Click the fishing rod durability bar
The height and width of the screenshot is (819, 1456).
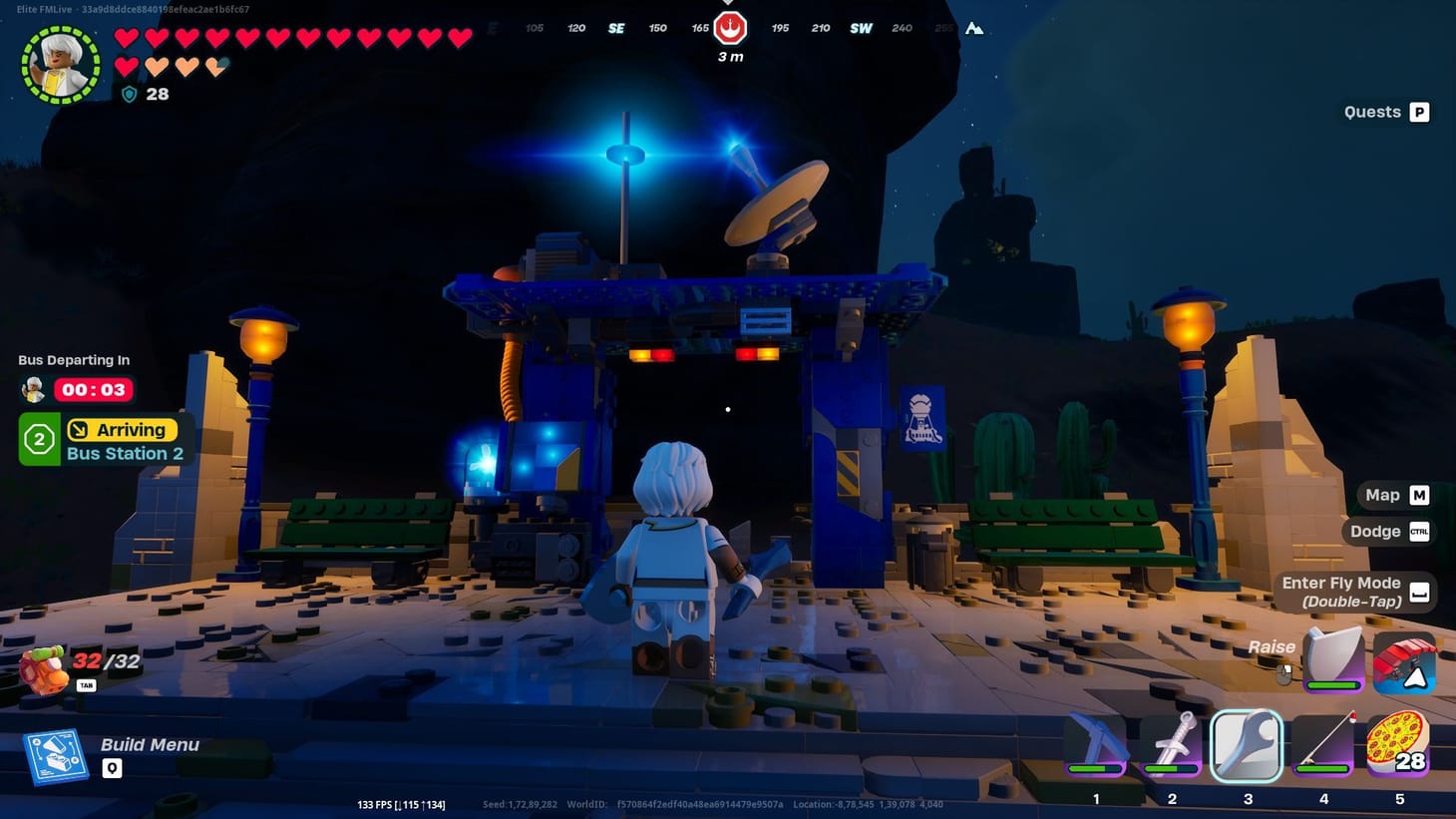(1323, 770)
